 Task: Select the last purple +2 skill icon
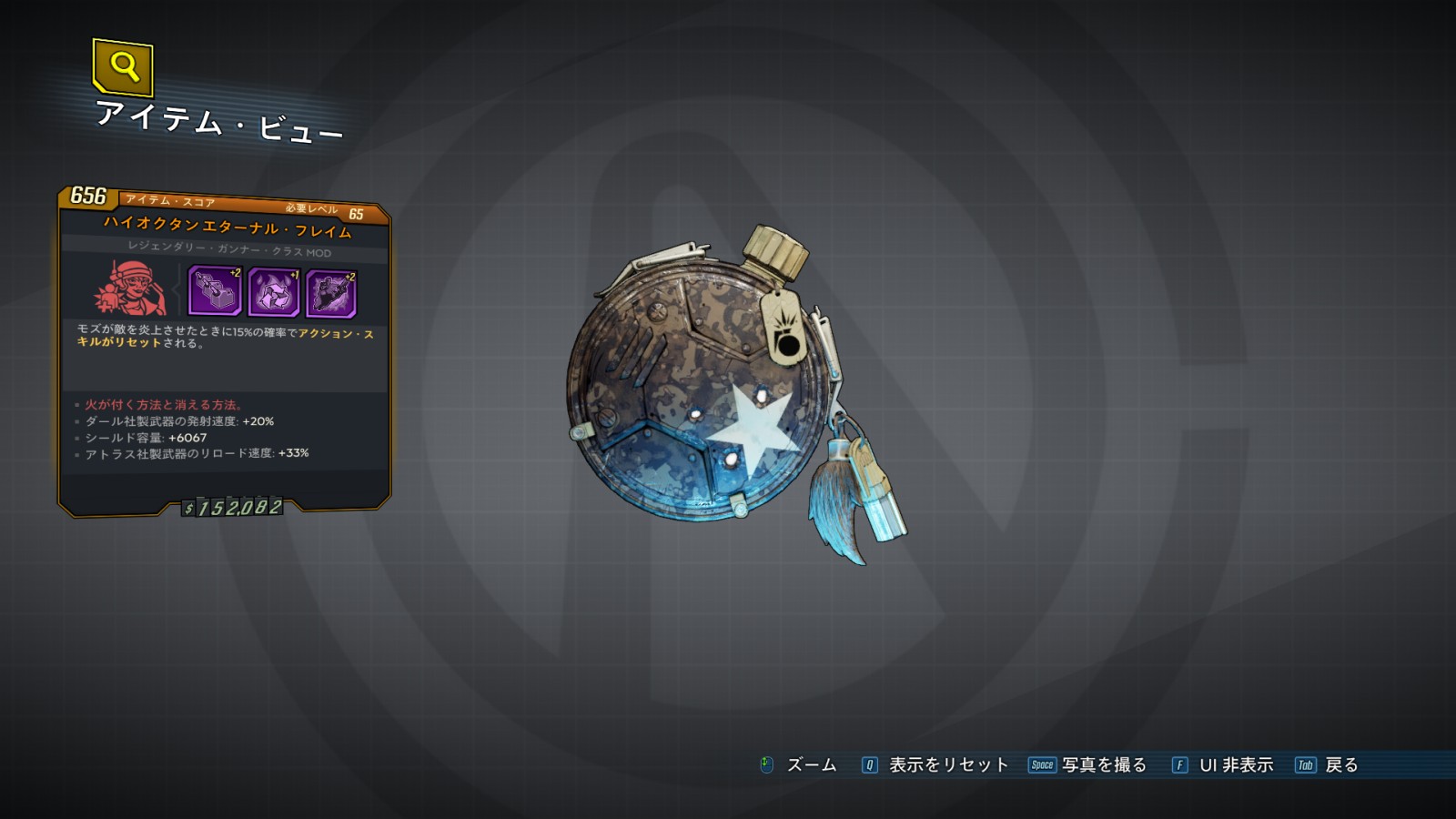331,294
